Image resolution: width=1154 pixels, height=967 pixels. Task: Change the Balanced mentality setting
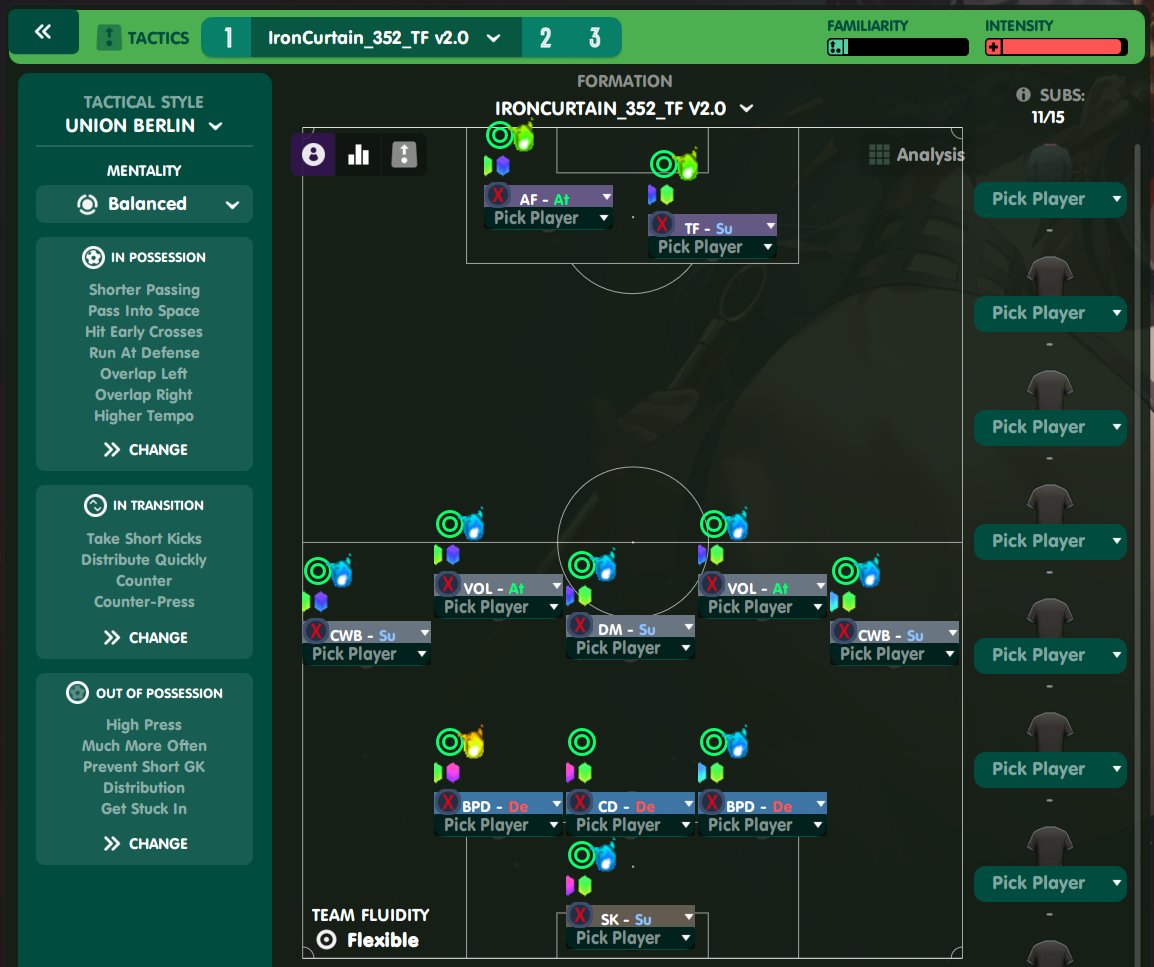tap(144, 204)
